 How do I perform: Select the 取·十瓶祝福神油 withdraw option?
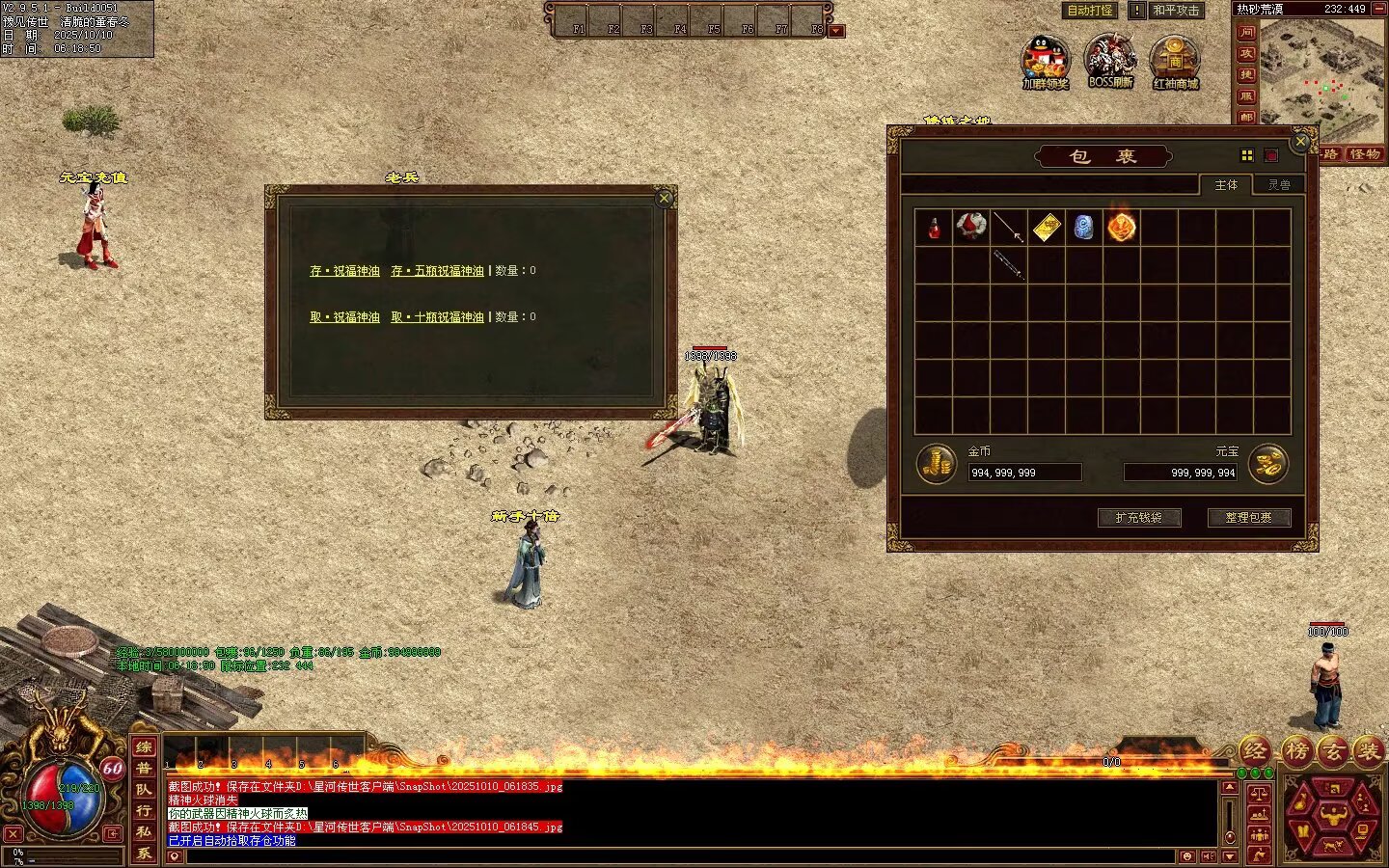point(437,317)
